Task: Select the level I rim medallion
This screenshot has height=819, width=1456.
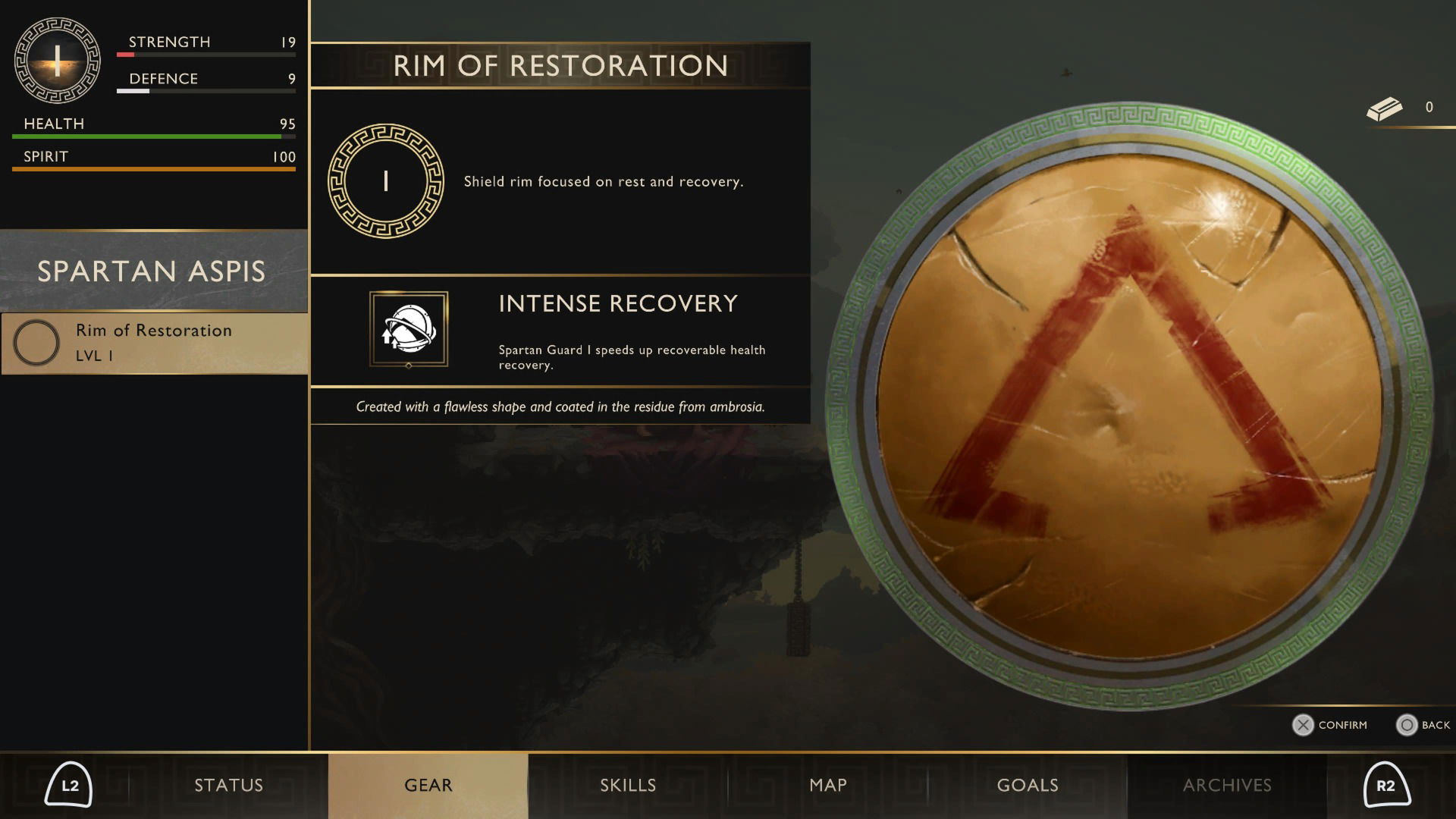Action: coord(386,181)
